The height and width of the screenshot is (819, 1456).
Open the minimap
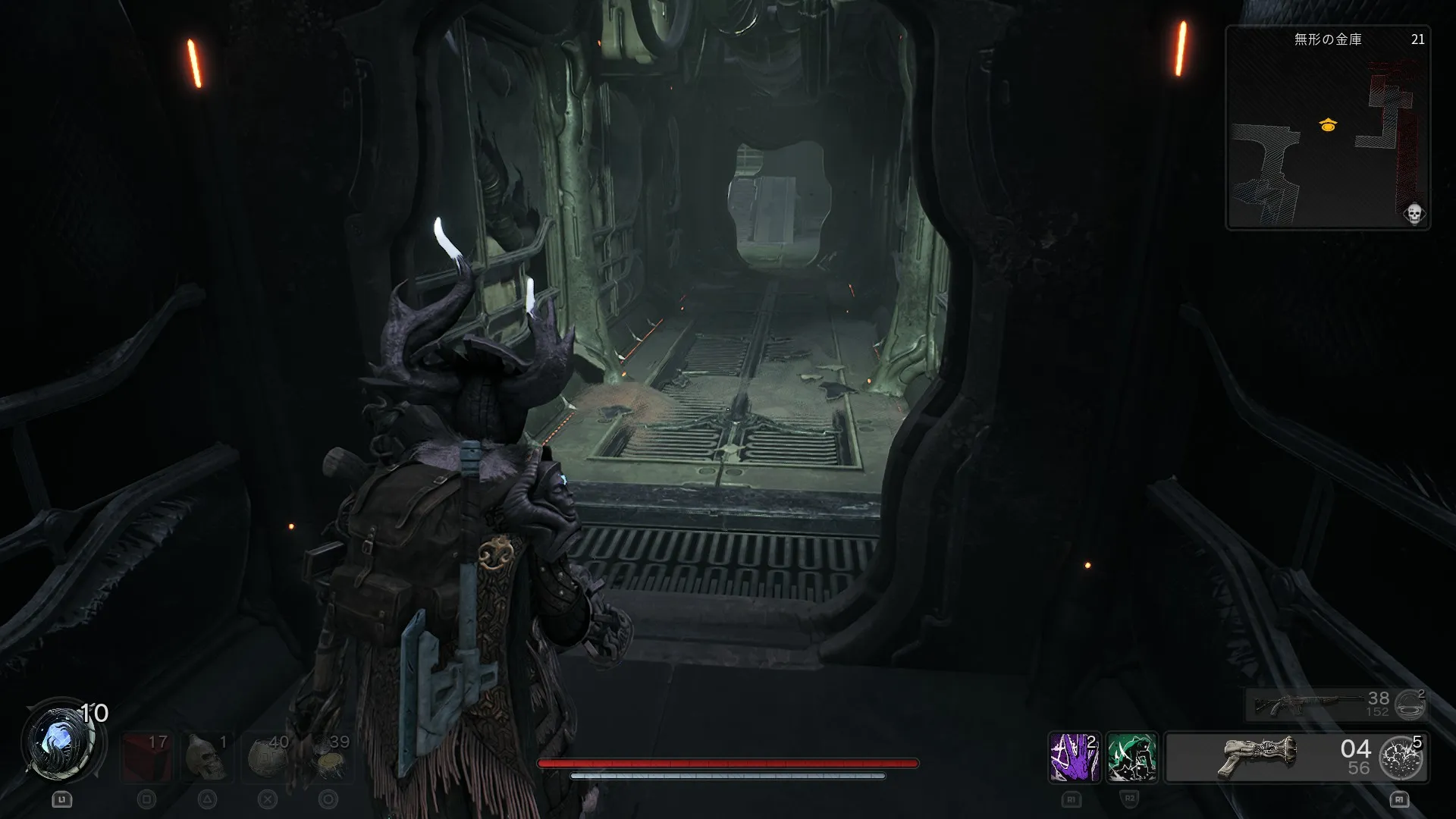(1327, 127)
